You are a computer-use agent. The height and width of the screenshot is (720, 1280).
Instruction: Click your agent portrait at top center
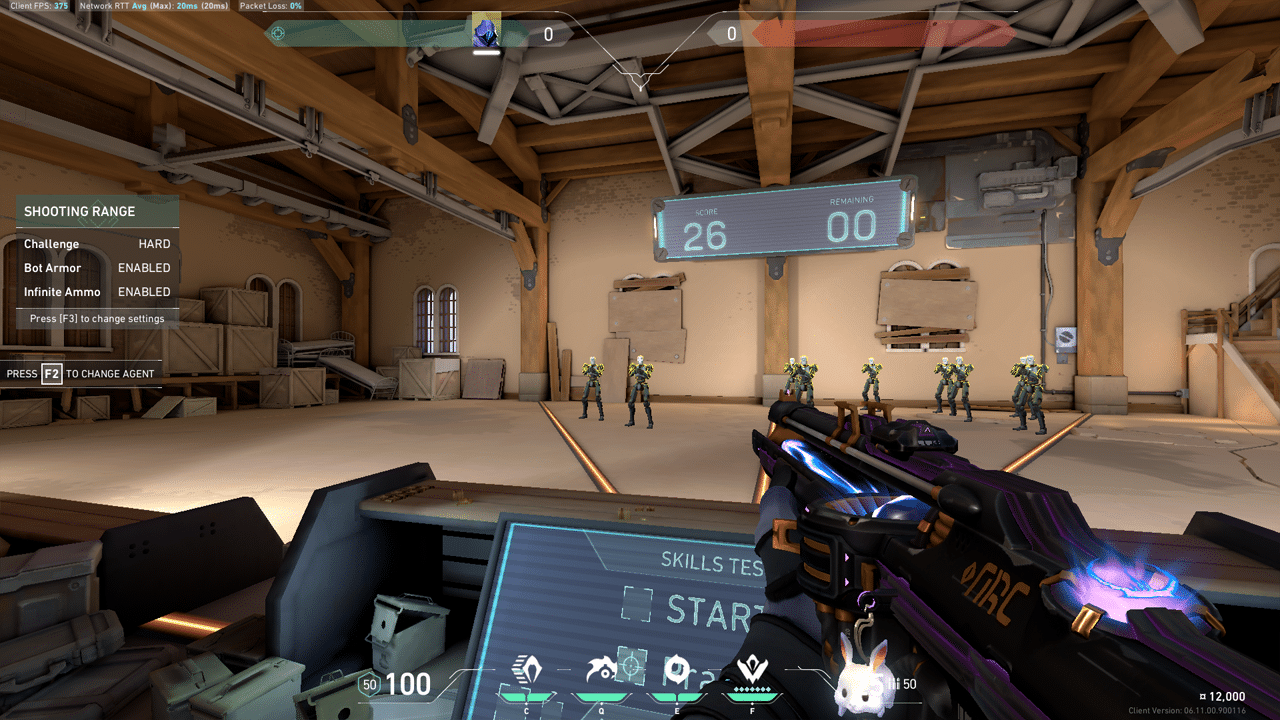486,31
